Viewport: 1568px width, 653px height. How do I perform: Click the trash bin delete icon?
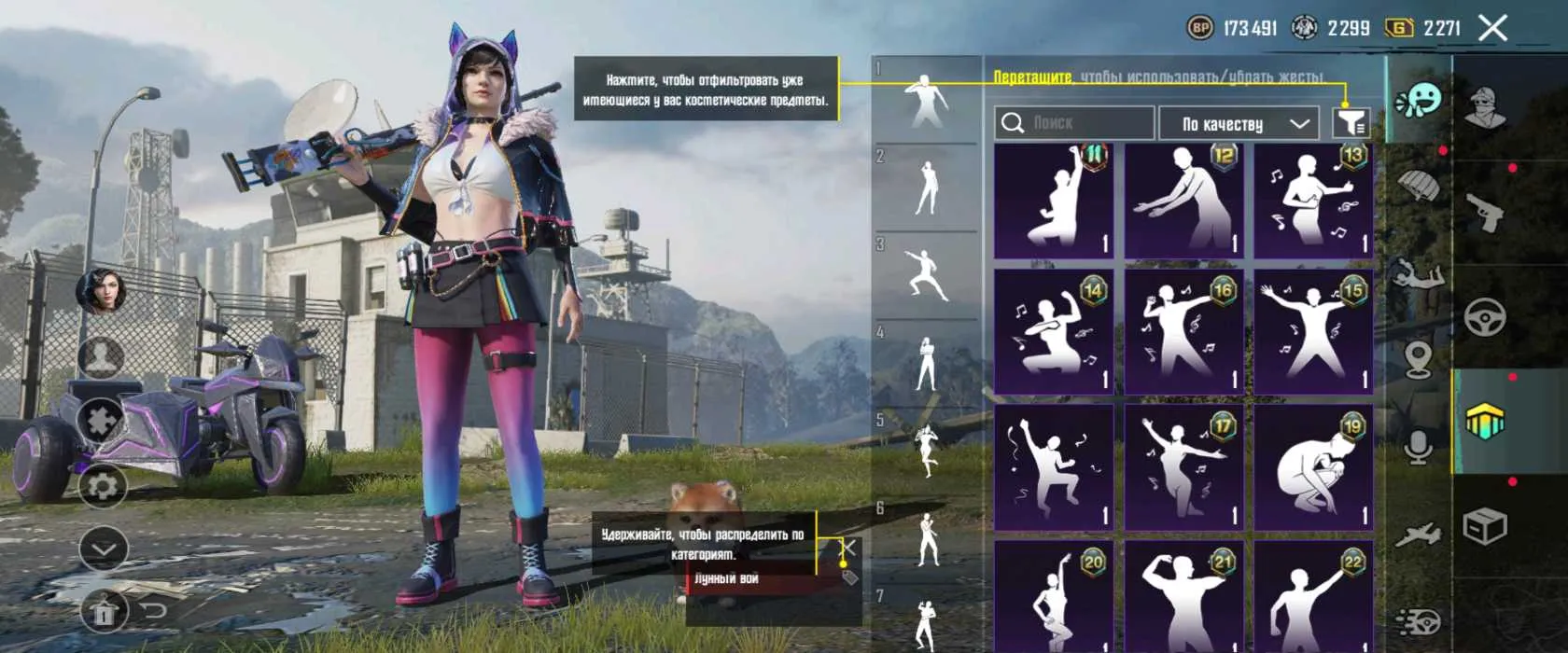click(x=102, y=612)
